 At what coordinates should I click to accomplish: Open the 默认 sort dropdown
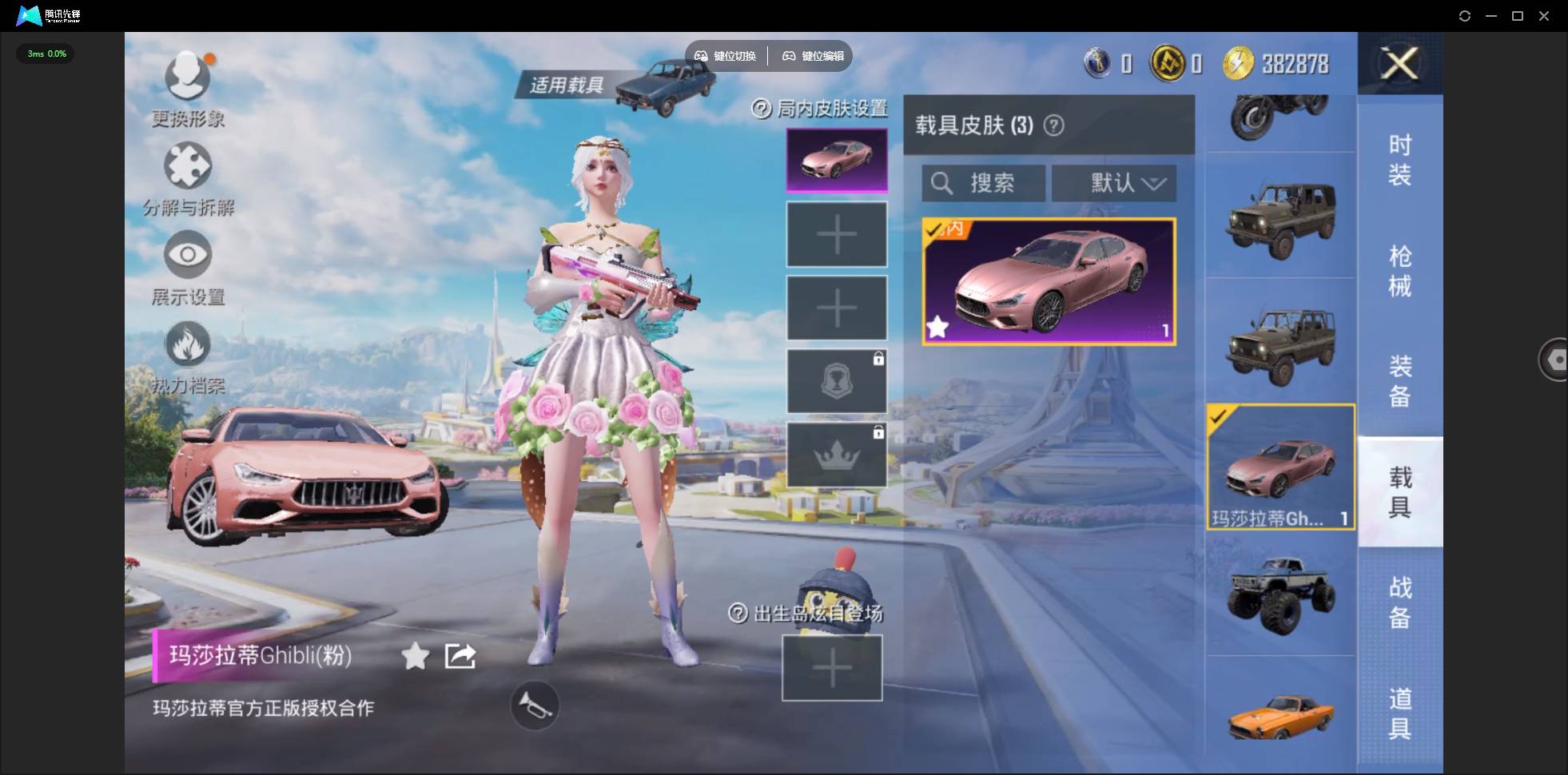[x=1114, y=183]
